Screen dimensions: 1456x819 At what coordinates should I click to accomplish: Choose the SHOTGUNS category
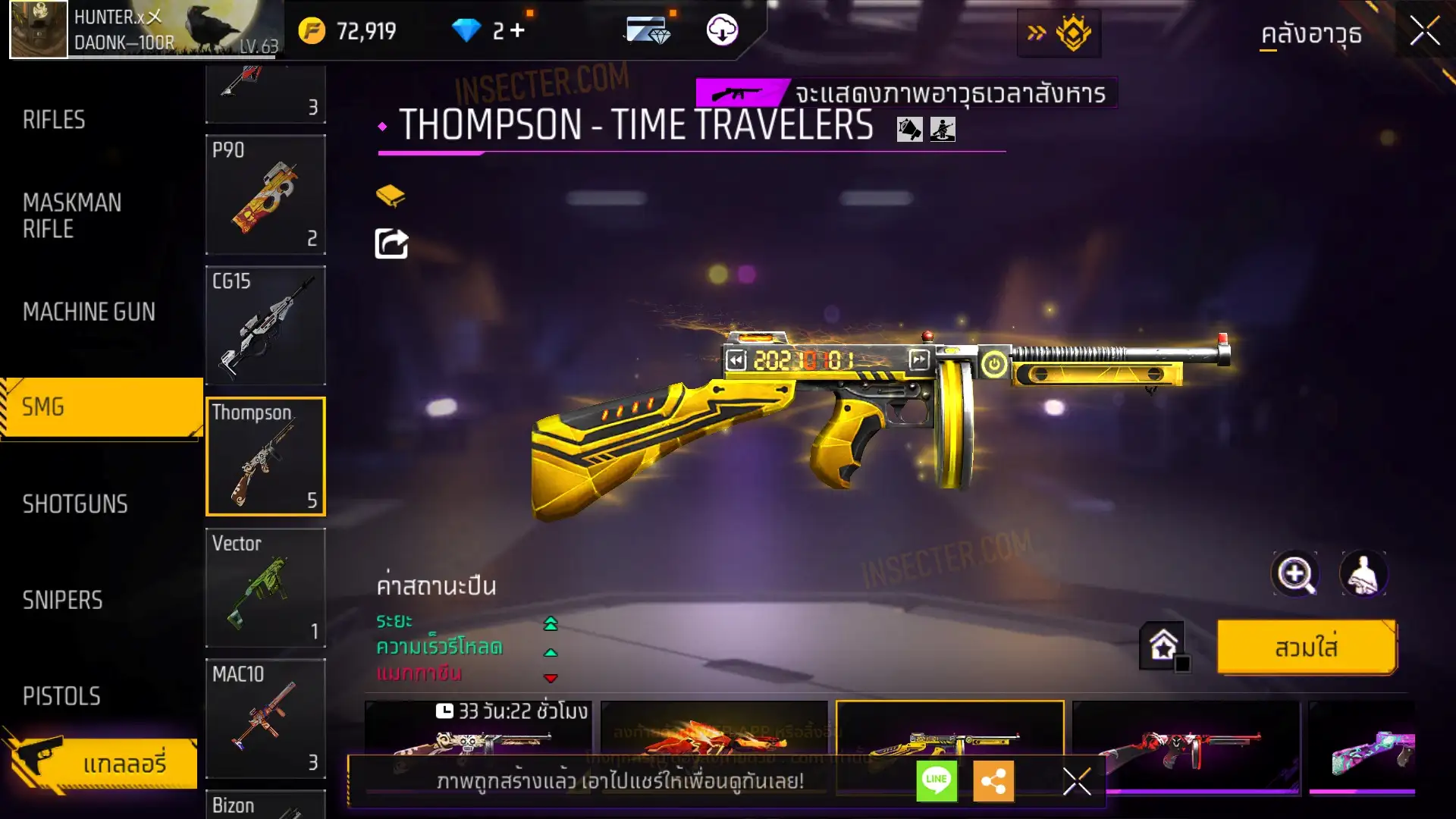point(75,504)
